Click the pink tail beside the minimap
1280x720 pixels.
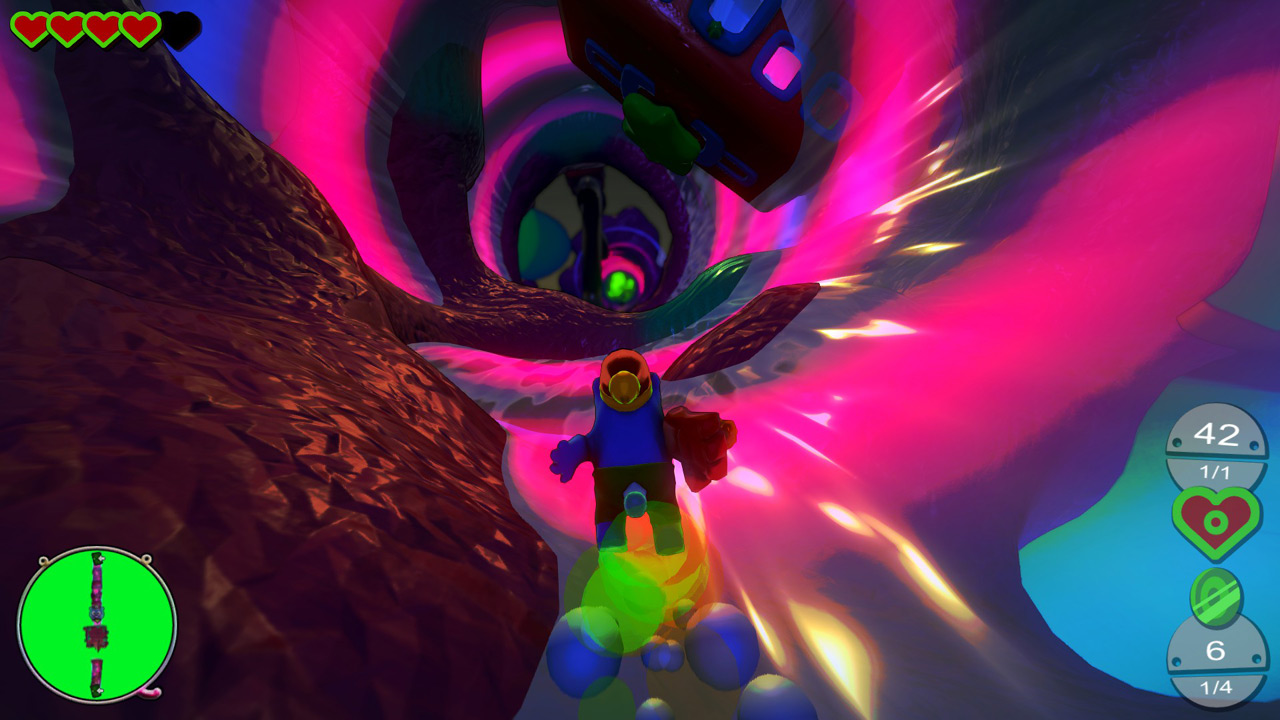148,692
